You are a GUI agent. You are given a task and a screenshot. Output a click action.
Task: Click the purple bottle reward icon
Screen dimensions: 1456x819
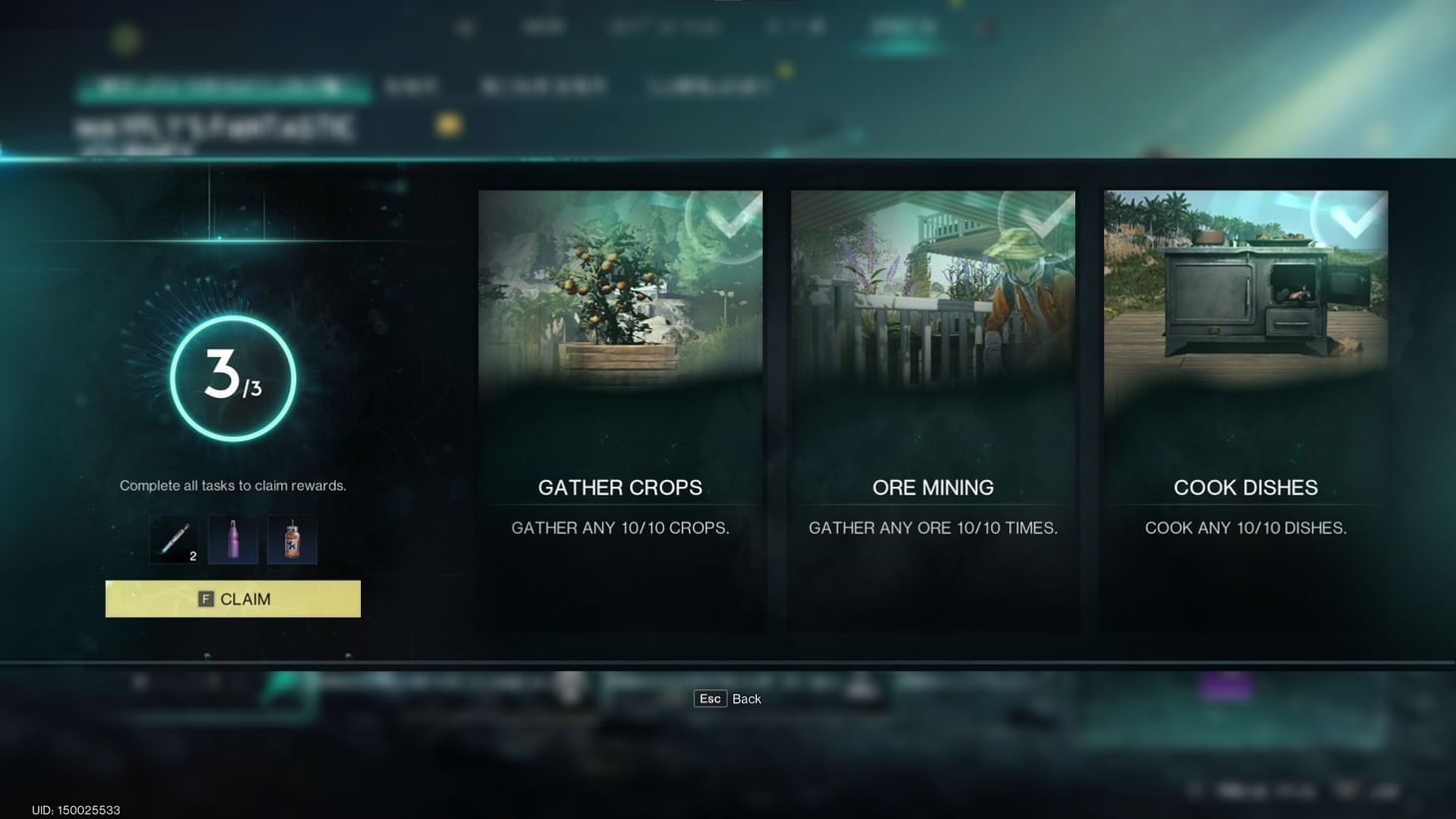coord(233,538)
